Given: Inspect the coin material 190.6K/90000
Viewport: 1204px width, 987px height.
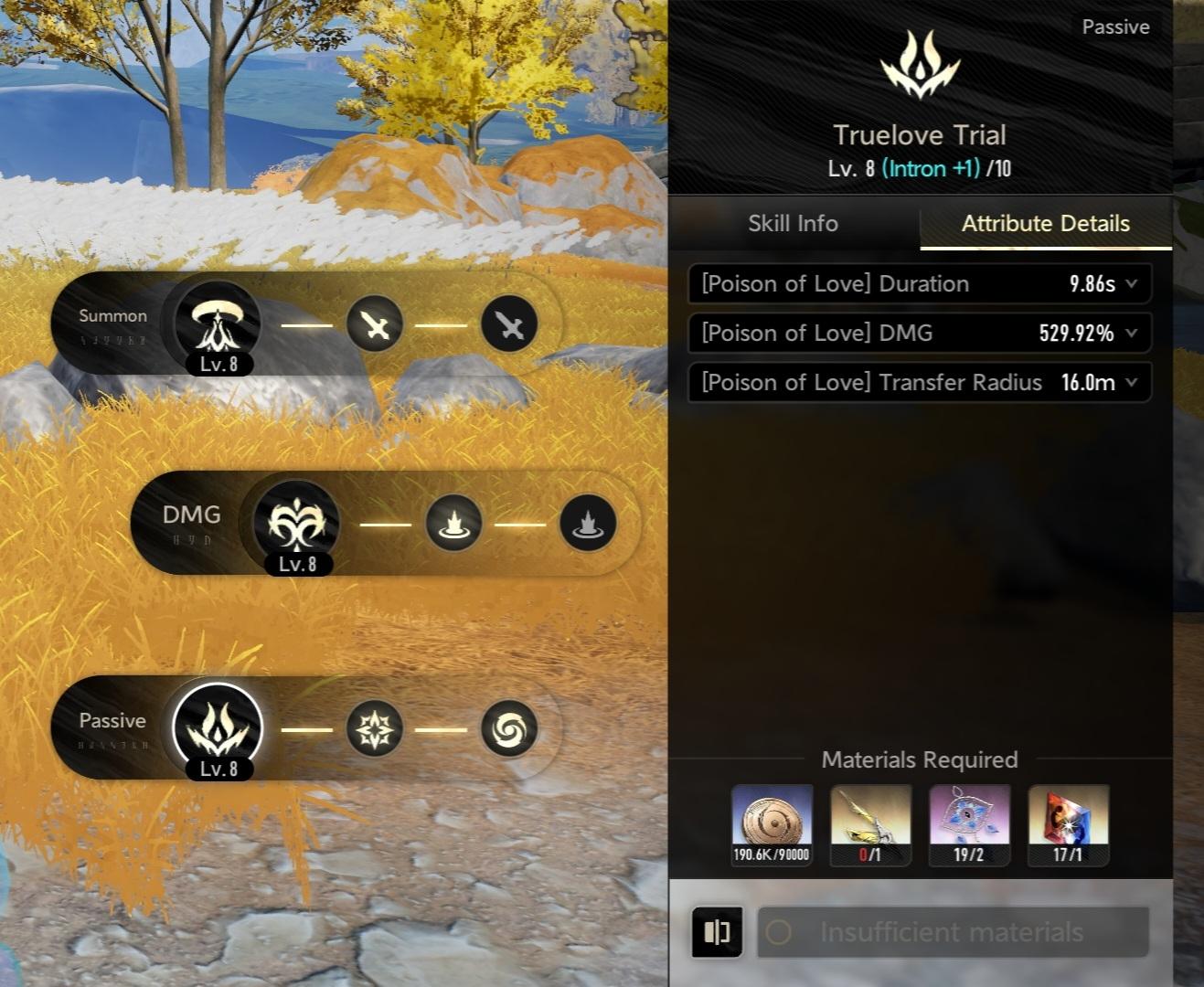Looking at the screenshot, I should (x=772, y=824).
